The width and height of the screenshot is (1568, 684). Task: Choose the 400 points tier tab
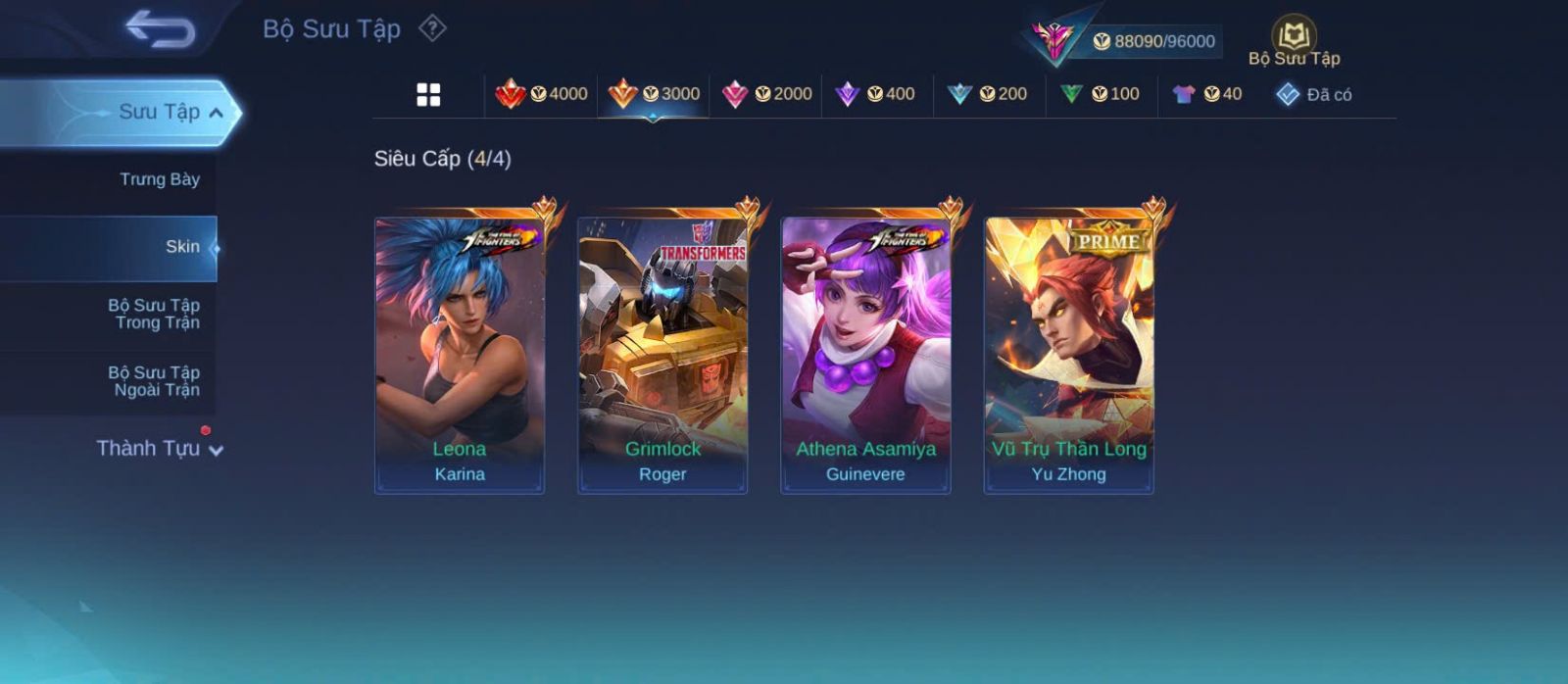pos(875,94)
